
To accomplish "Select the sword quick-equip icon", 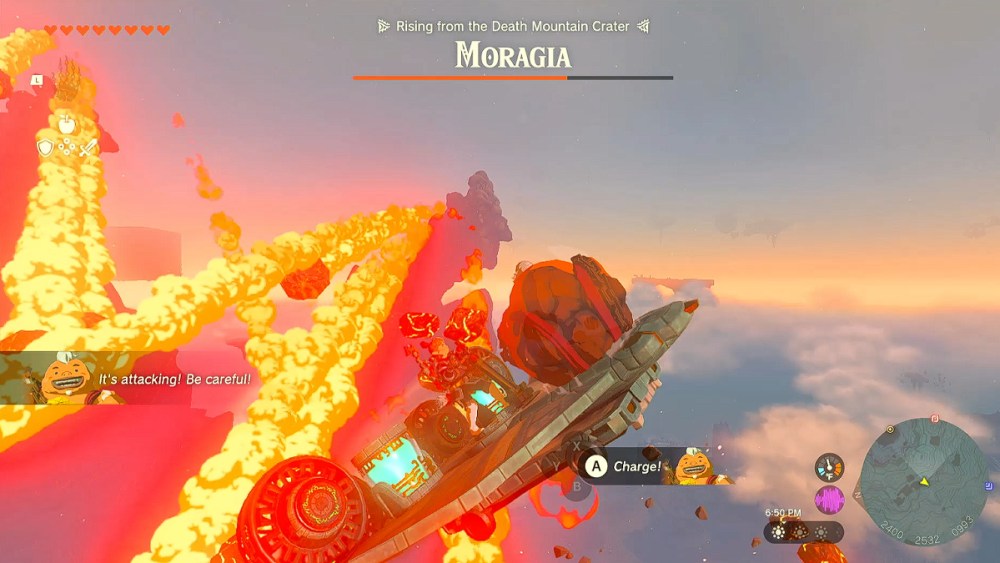I will click(88, 148).
